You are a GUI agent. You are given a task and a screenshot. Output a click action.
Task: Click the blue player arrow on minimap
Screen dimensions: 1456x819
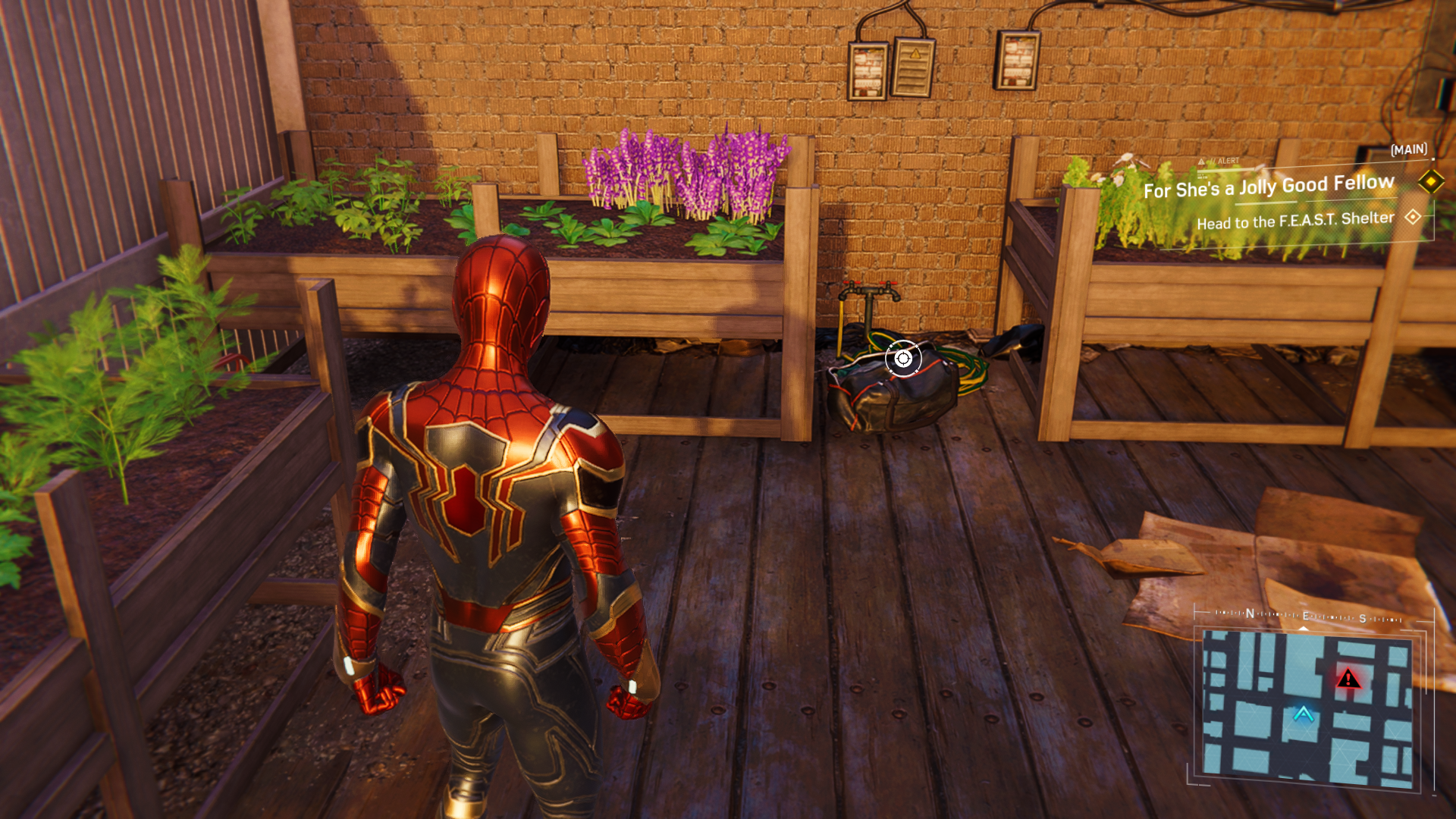click(1303, 714)
